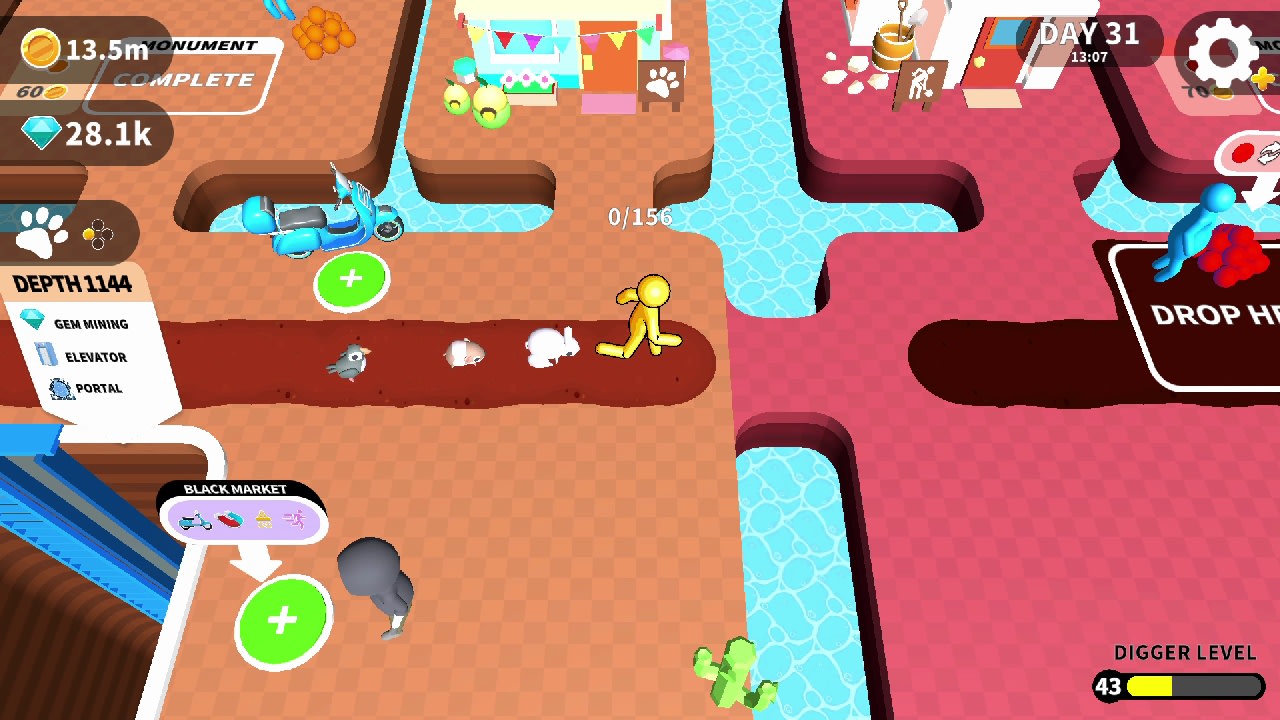This screenshot has height=720, width=1280.
Task: Toggle the Elevator option in the depth list
Action: coord(94,357)
